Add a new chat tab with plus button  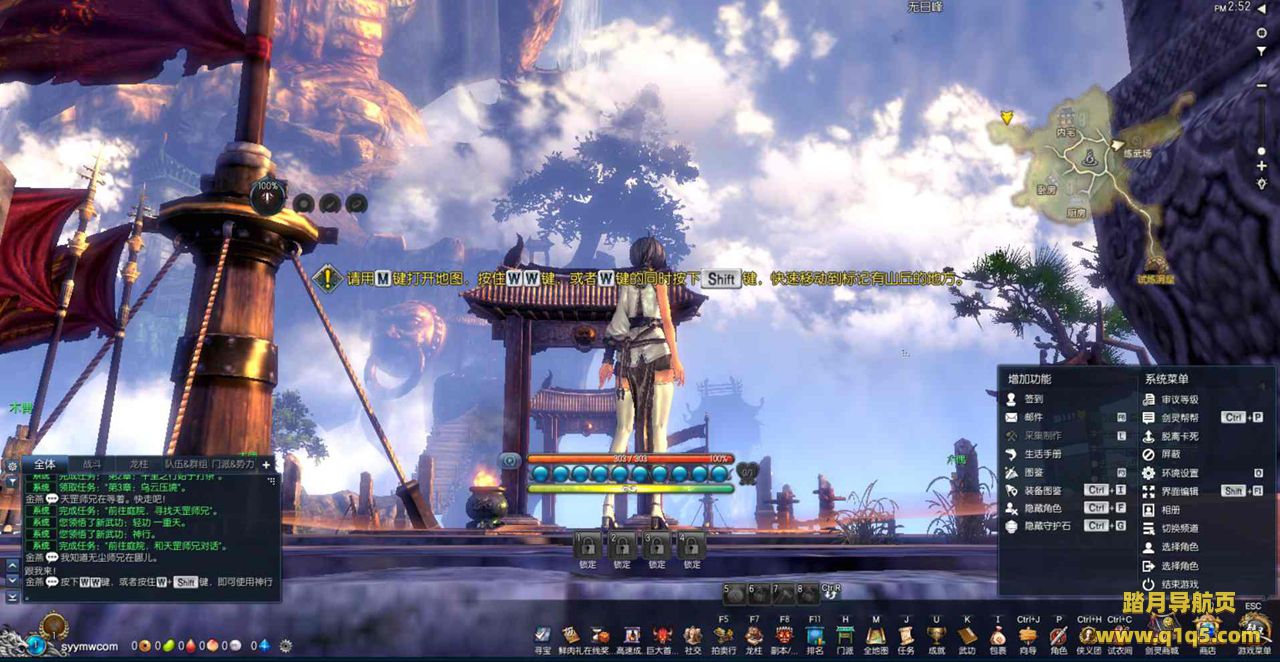(x=266, y=465)
